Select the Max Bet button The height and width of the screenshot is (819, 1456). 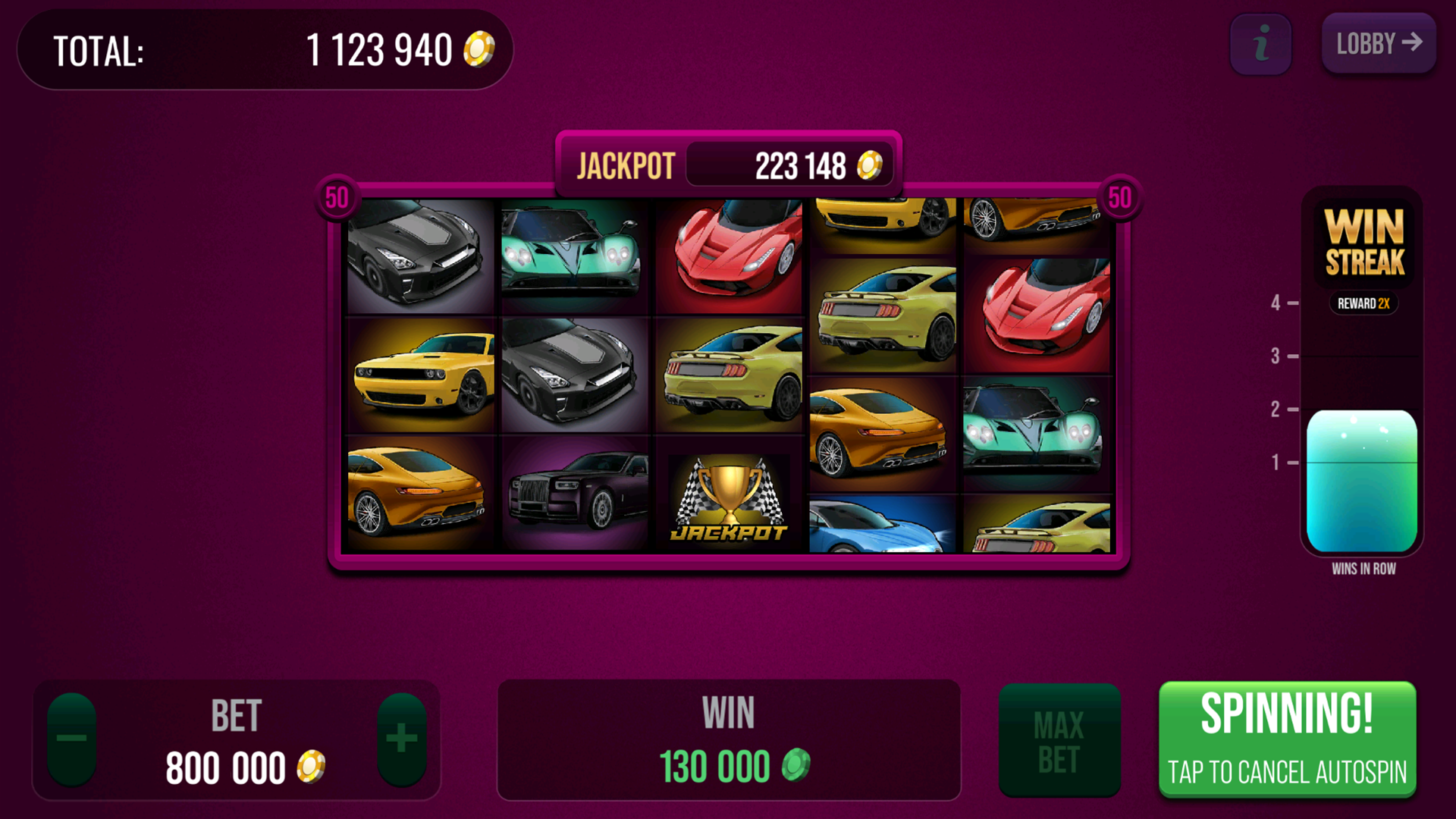pos(1059,741)
